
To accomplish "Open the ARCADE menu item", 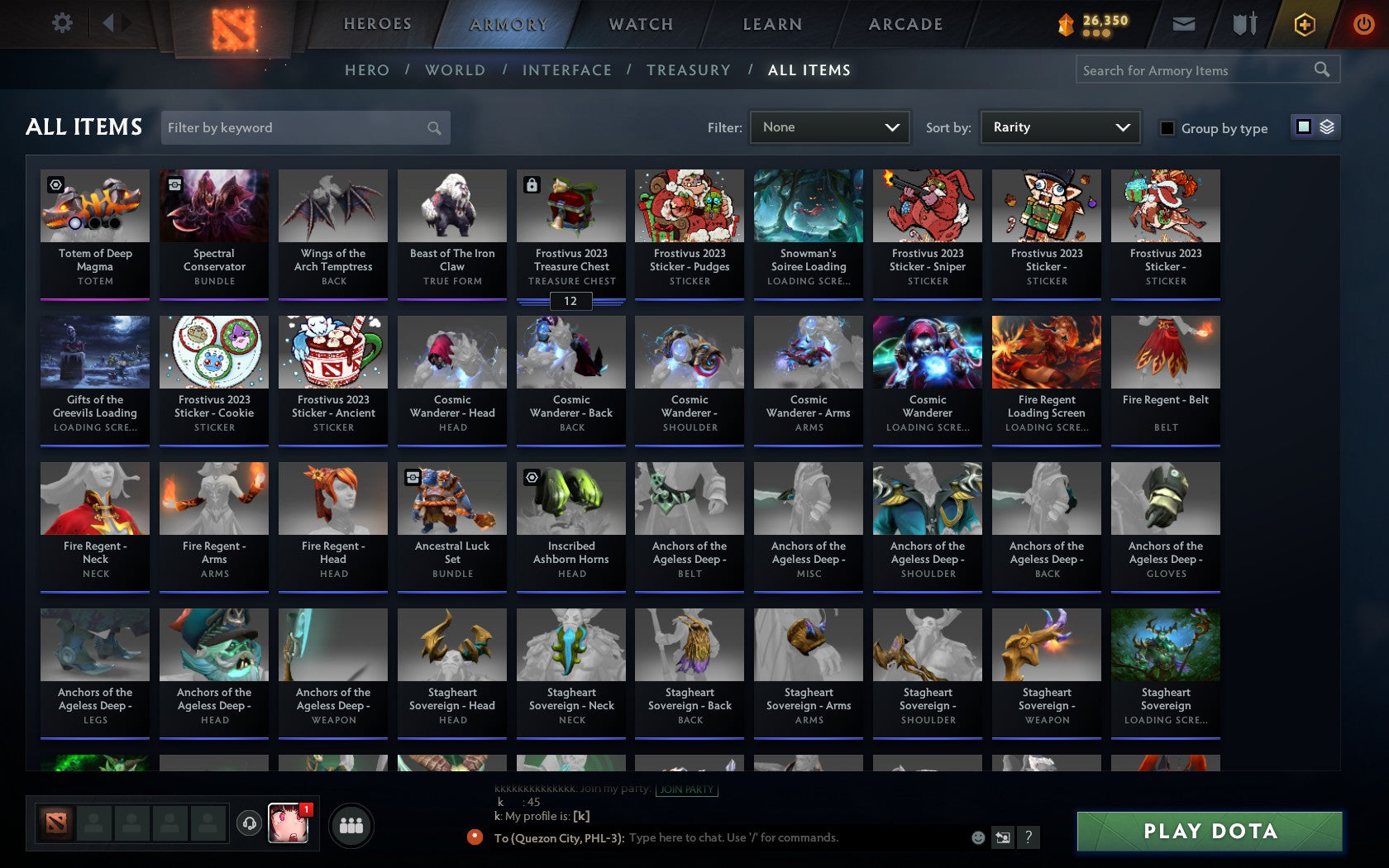I will 904,24.
